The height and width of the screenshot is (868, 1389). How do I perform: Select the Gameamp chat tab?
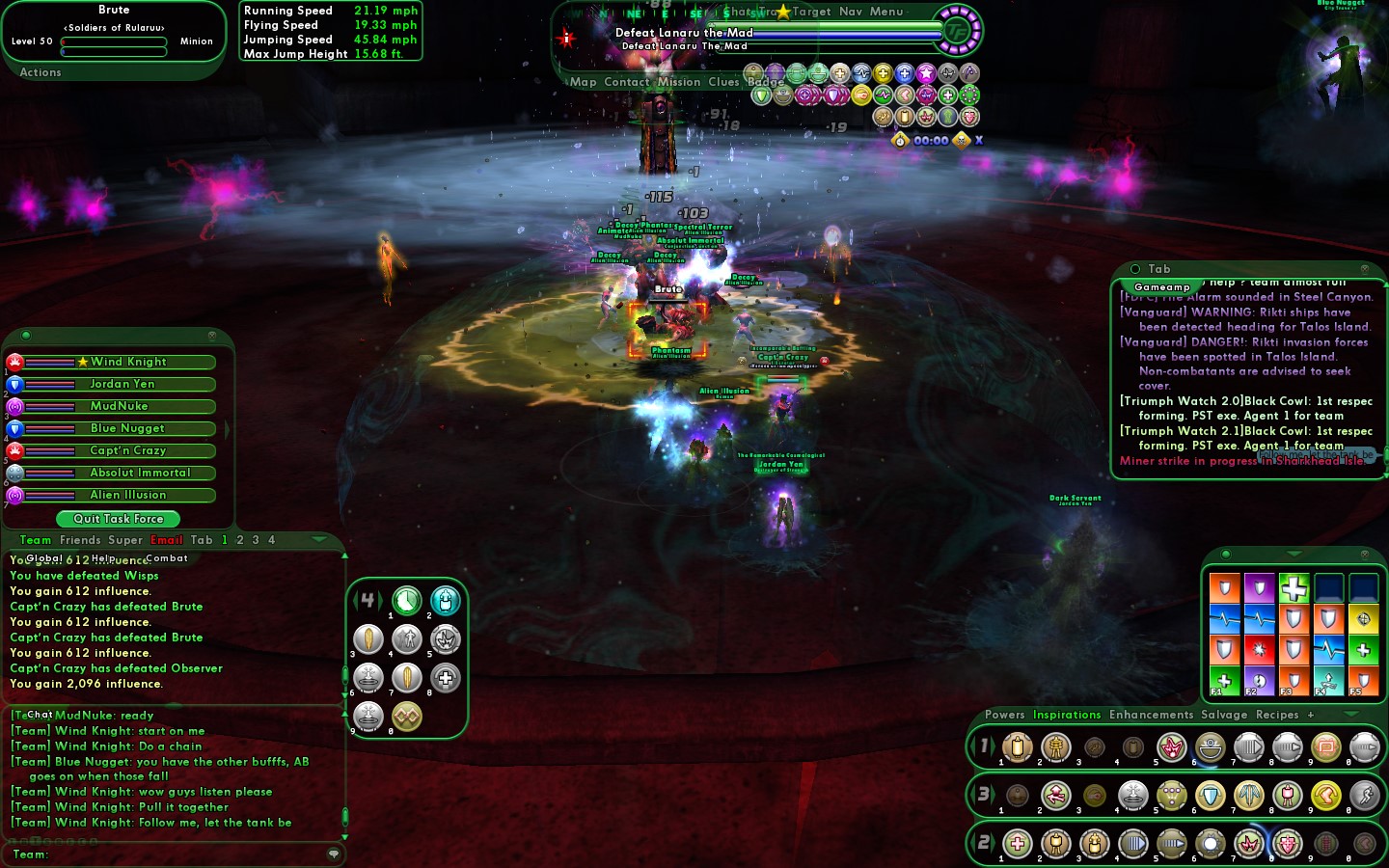(1161, 287)
